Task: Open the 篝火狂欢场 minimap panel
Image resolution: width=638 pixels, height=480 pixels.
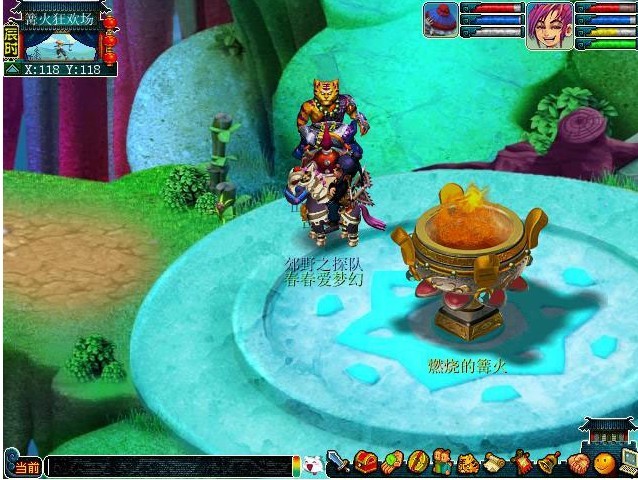Action: [x=62, y=45]
